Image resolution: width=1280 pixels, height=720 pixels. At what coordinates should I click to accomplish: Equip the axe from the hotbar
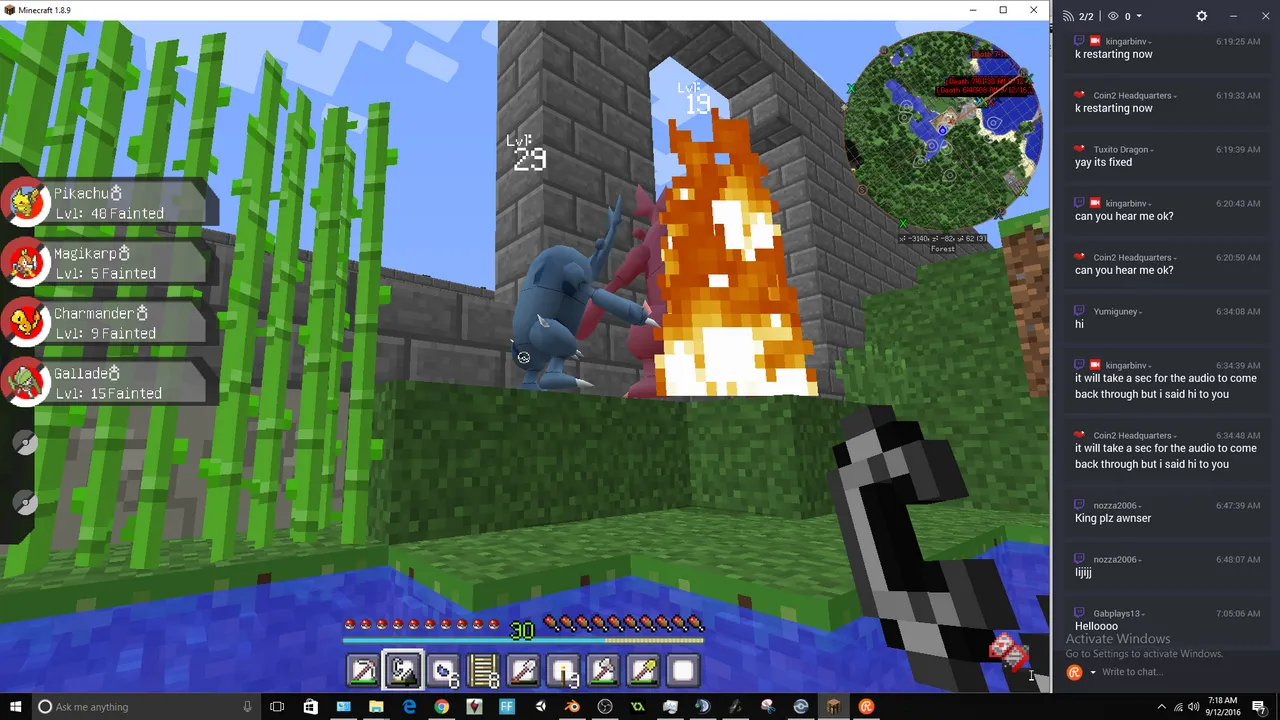[x=603, y=671]
